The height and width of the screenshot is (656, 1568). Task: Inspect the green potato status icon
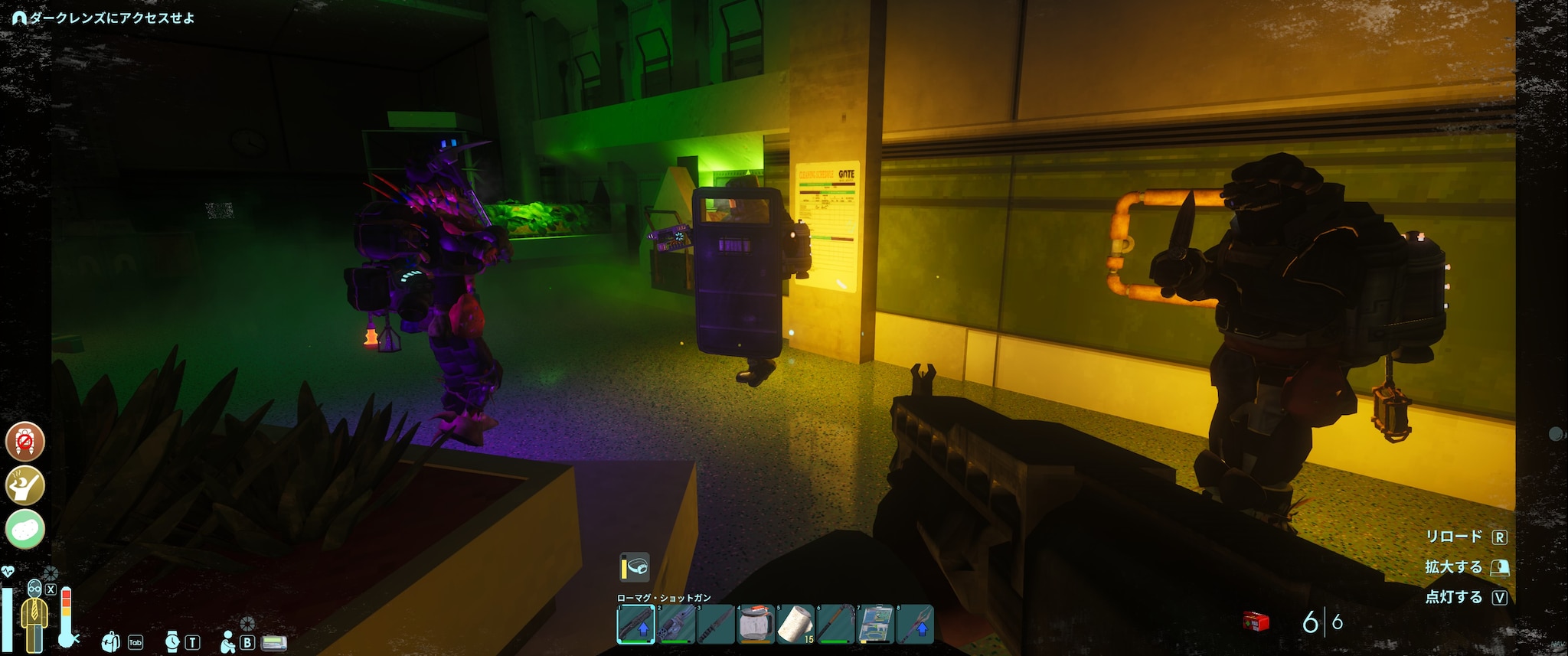[x=25, y=529]
